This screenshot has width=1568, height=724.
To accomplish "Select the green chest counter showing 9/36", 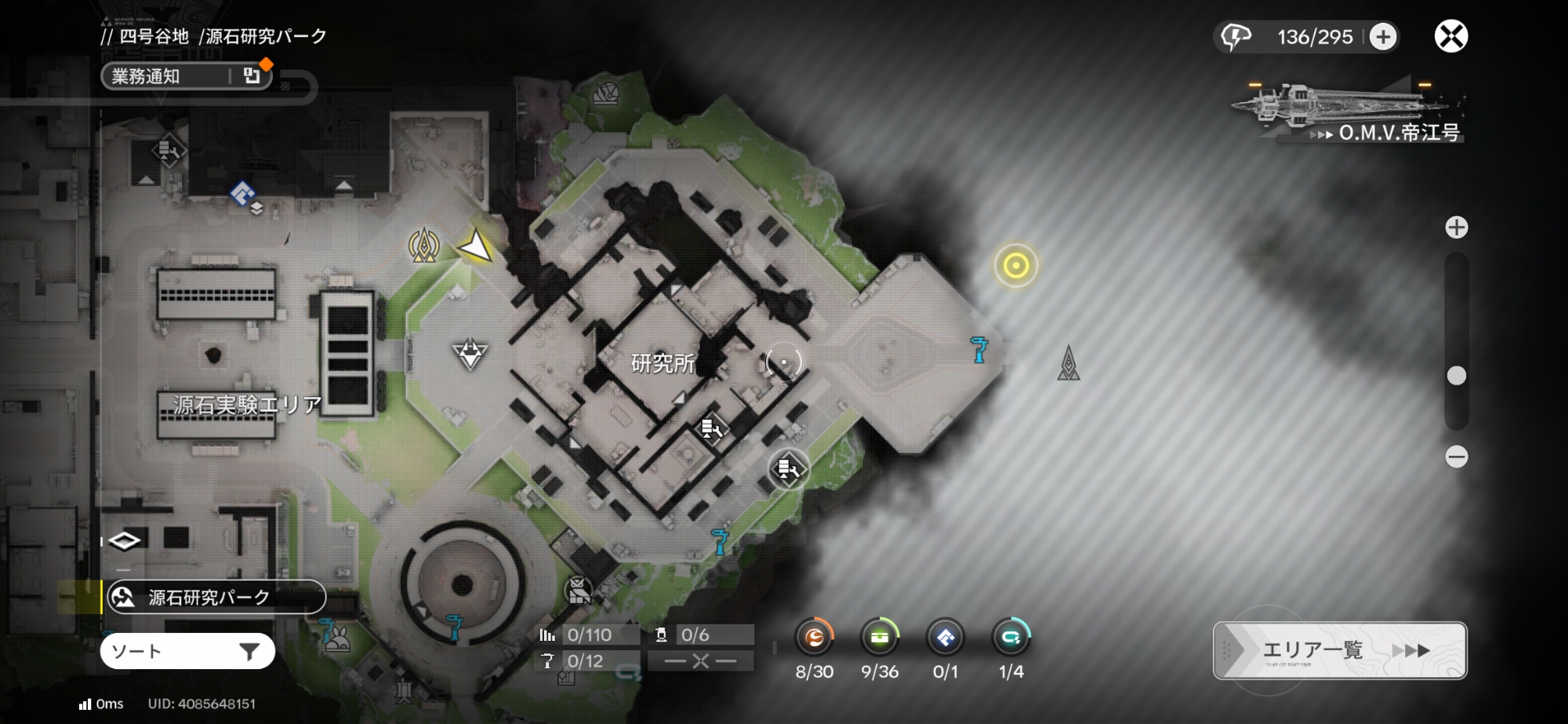I will (880, 638).
